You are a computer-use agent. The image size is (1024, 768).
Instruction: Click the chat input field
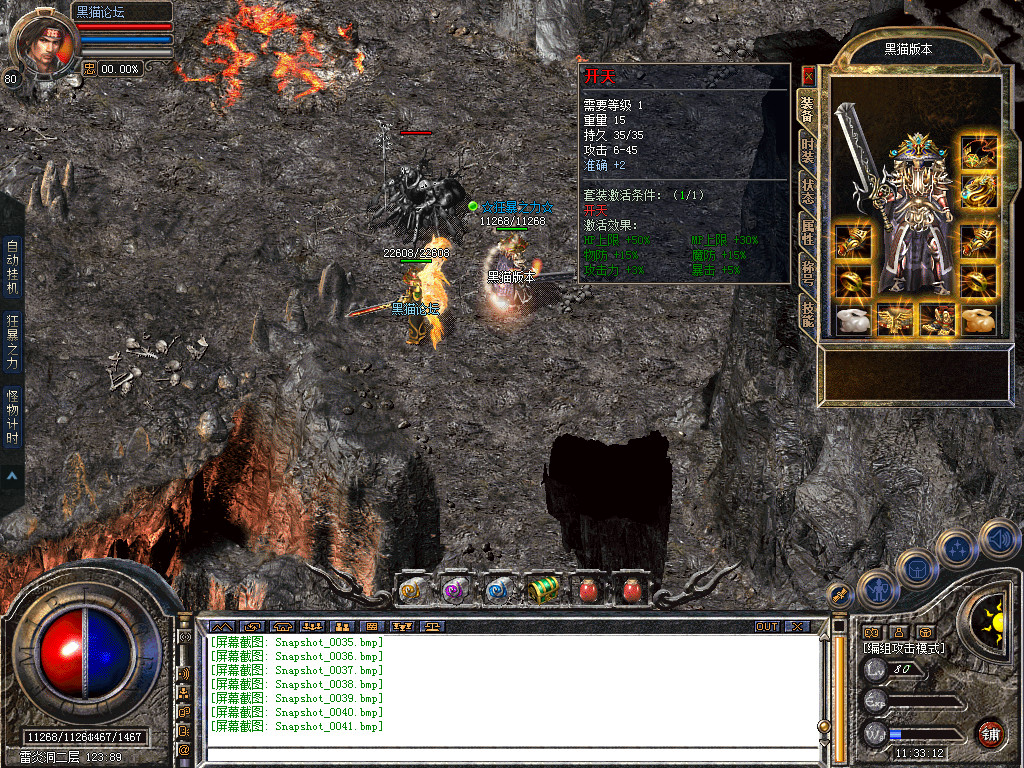pos(510,754)
